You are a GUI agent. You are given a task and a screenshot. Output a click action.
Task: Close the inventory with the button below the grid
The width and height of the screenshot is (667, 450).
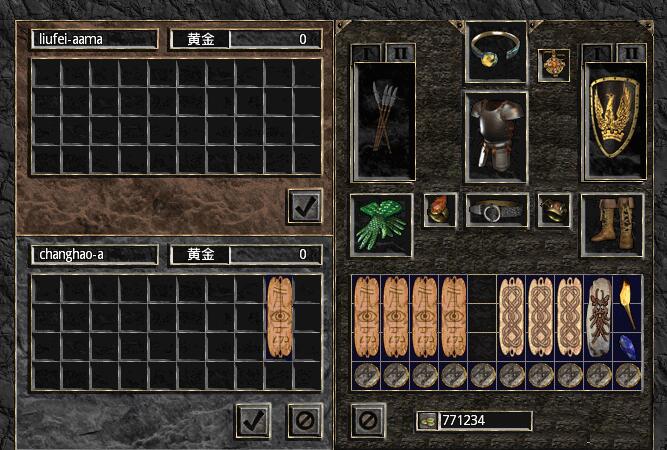[x=368, y=419]
